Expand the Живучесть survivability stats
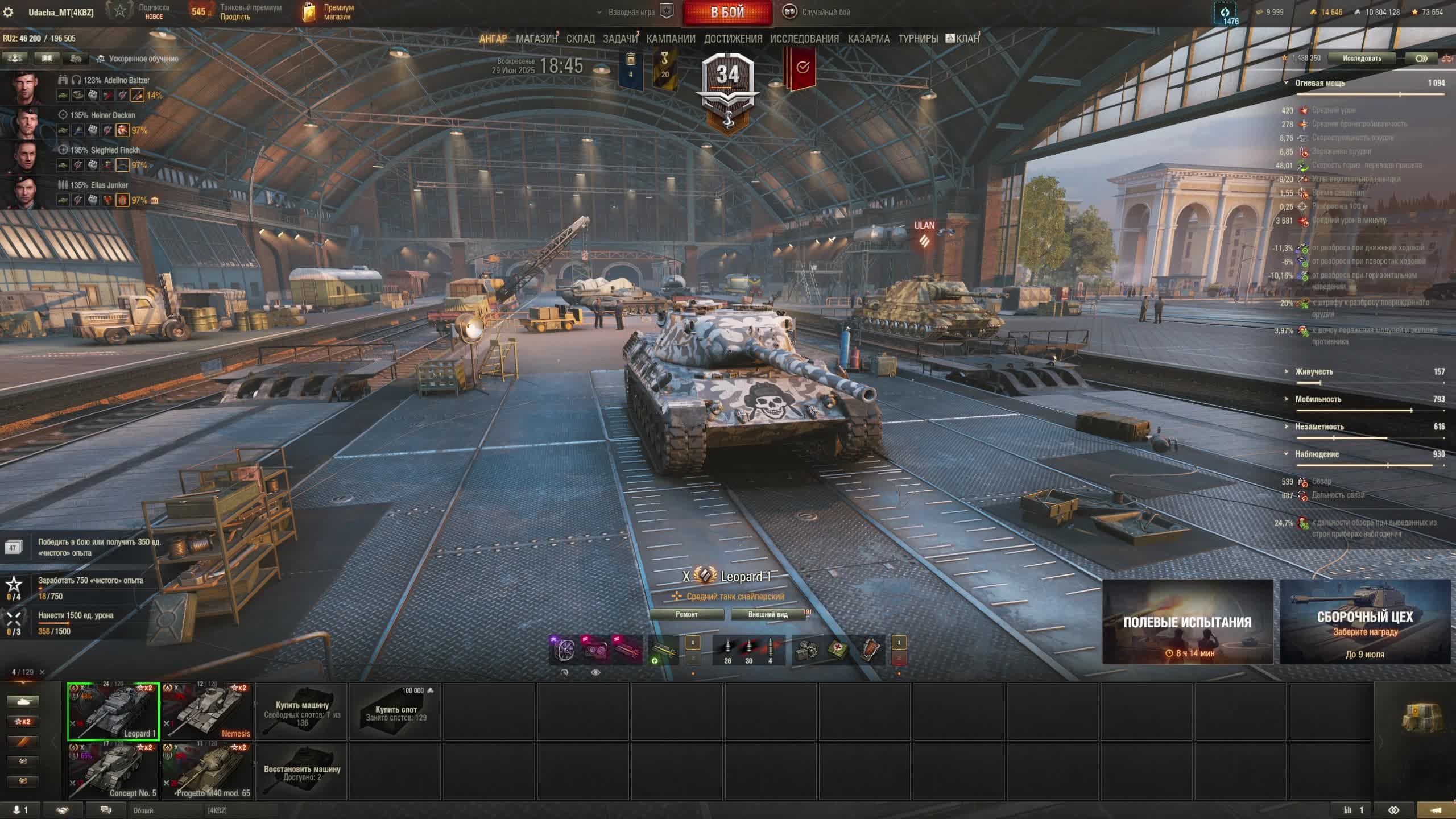 click(x=1314, y=372)
